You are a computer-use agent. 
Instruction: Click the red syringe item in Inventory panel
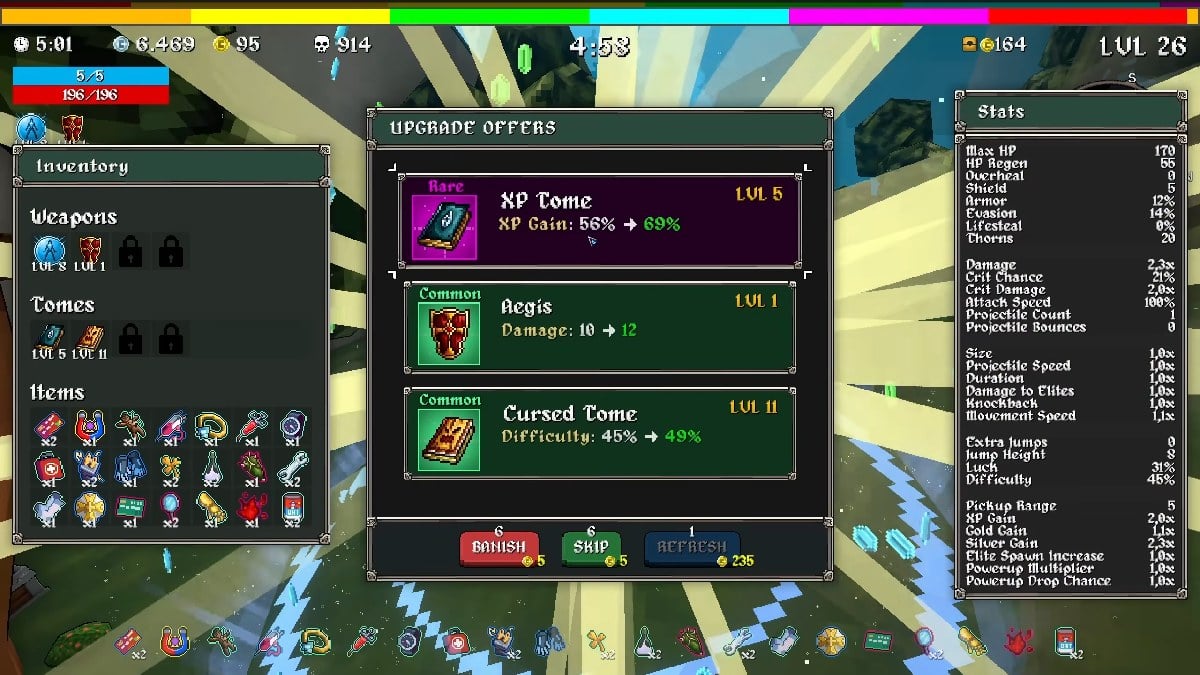coord(251,426)
